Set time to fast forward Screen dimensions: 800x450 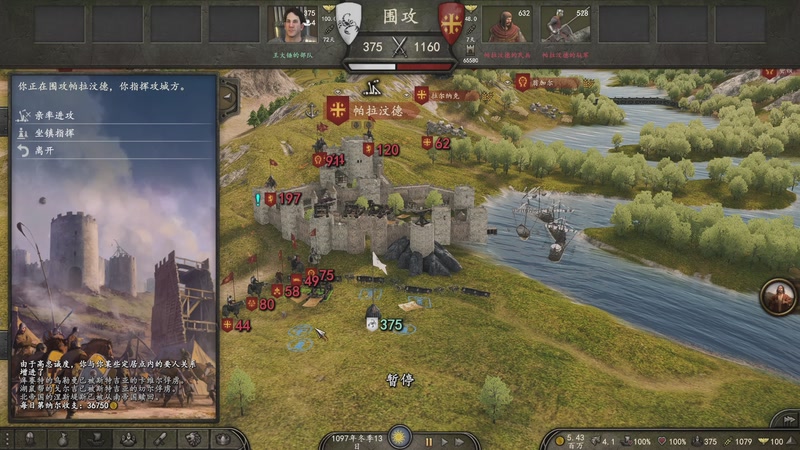(x=459, y=441)
